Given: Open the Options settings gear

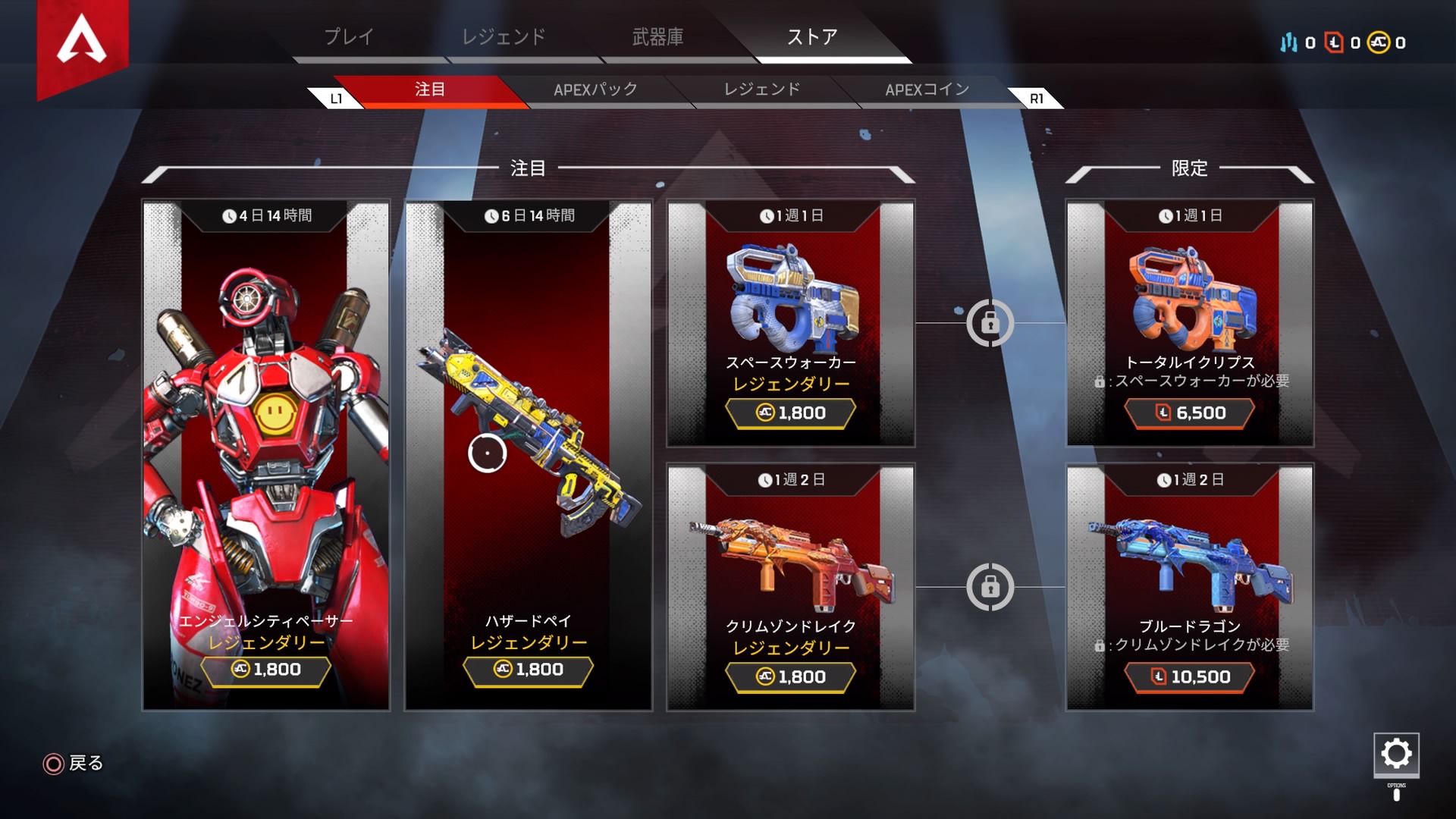Looking at the screenshot, I should pos(1396,755).
